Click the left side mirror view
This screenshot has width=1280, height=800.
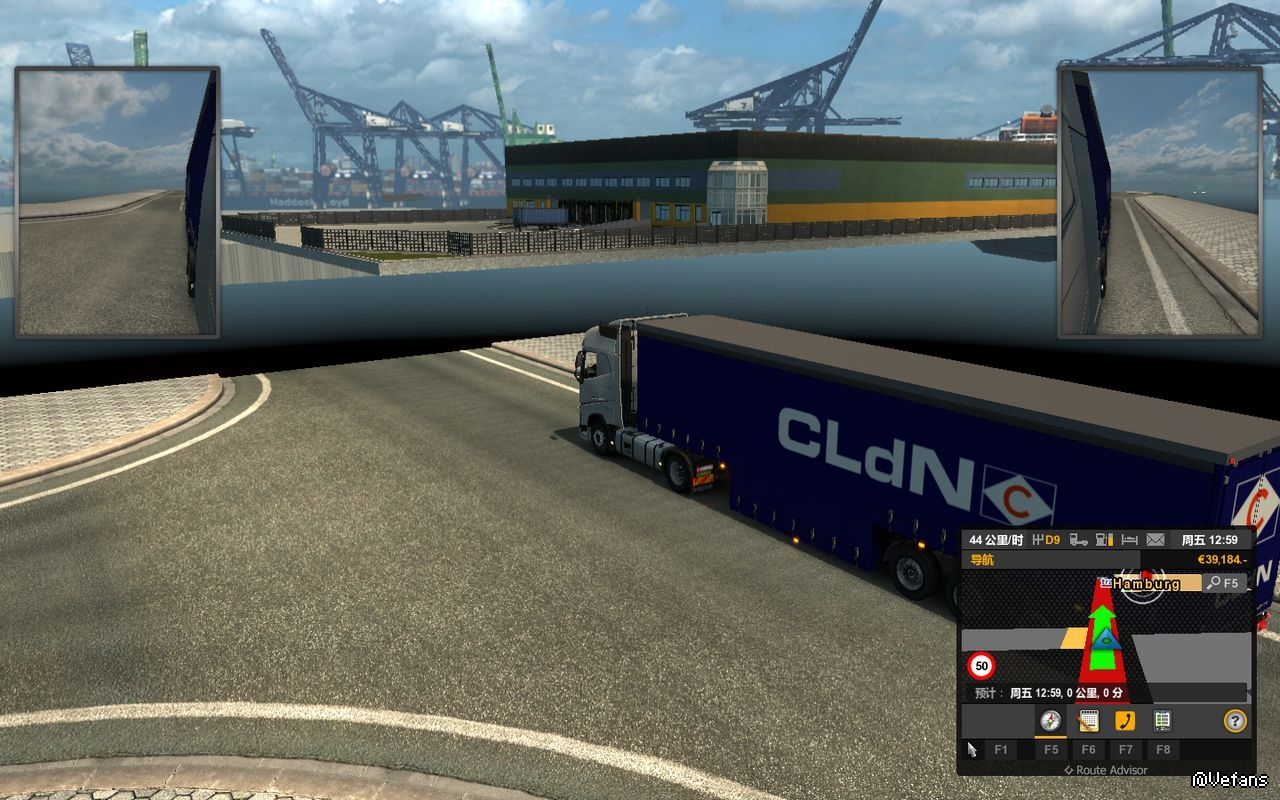click(x=117, y=202)
